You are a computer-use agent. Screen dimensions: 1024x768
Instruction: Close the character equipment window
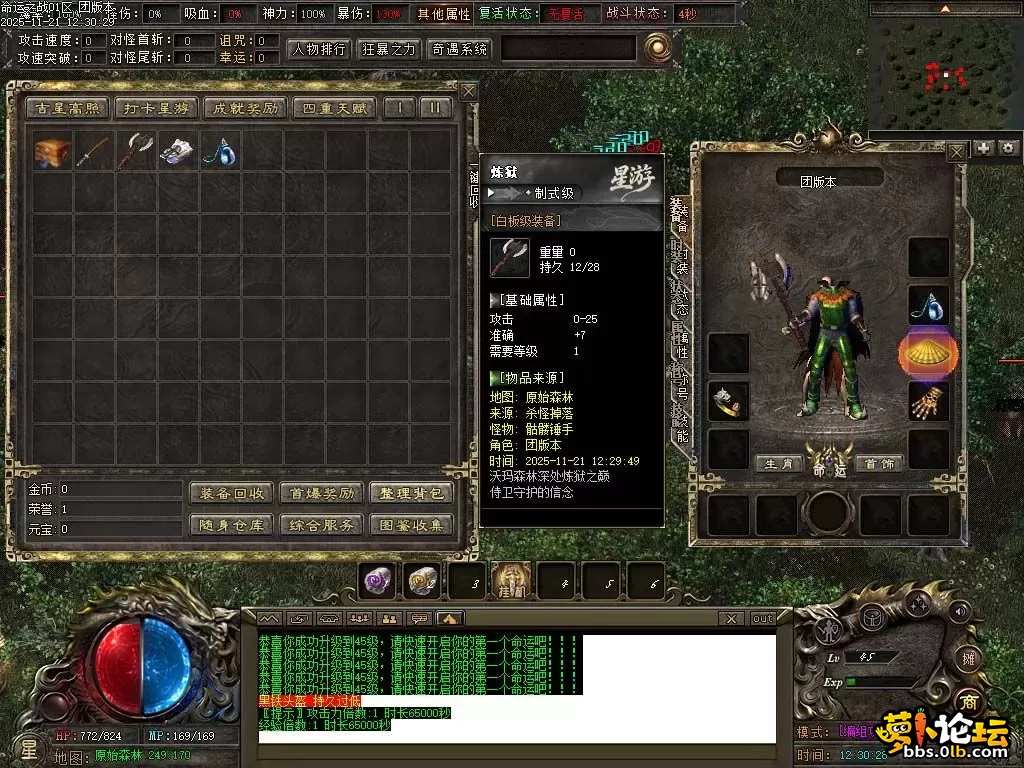[957, 151]
